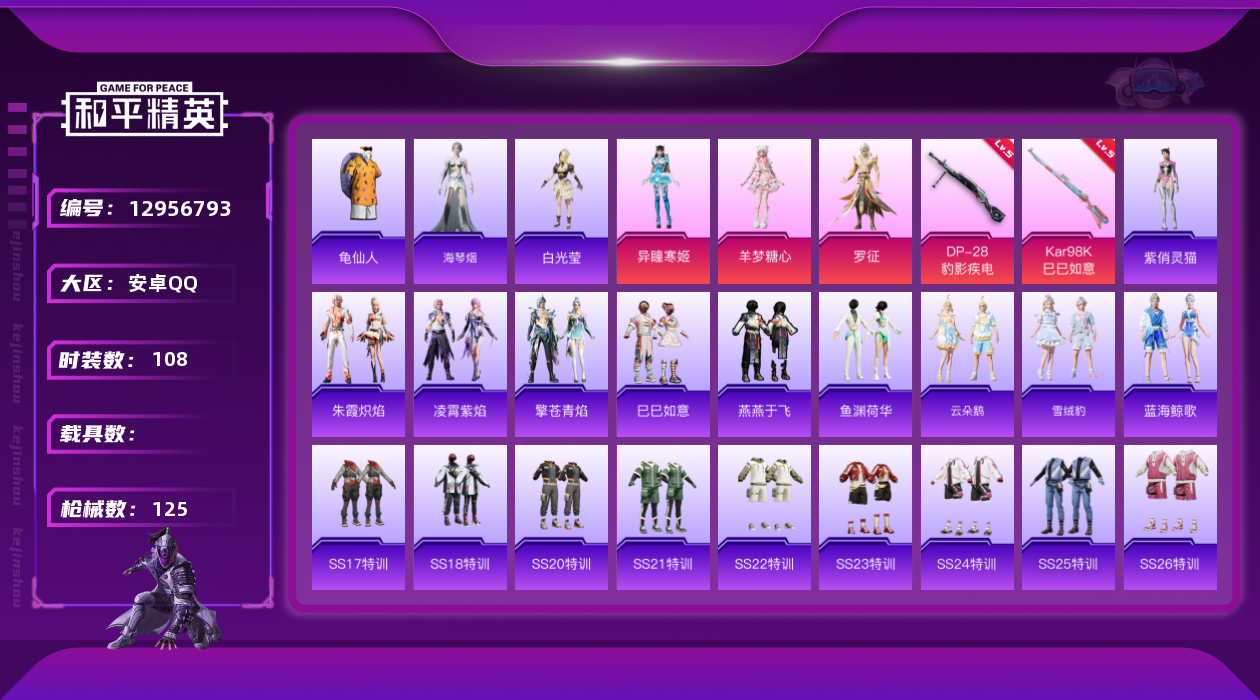The image size is (1260, 700).
Task: View the 燕燕于飞 outfit card
Action: pos(764,364)
